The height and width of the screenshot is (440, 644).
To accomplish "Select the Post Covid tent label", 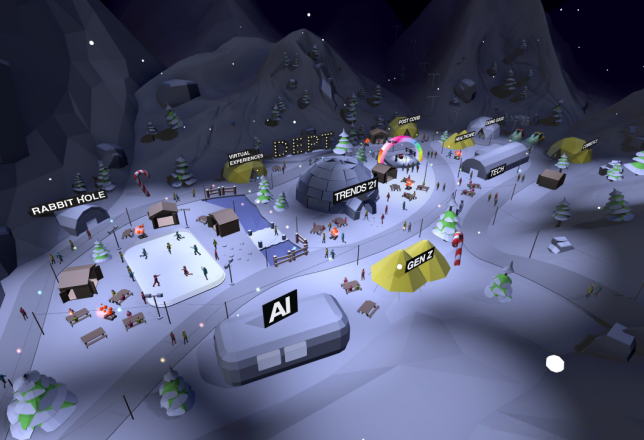I will [x=410, y=119].
